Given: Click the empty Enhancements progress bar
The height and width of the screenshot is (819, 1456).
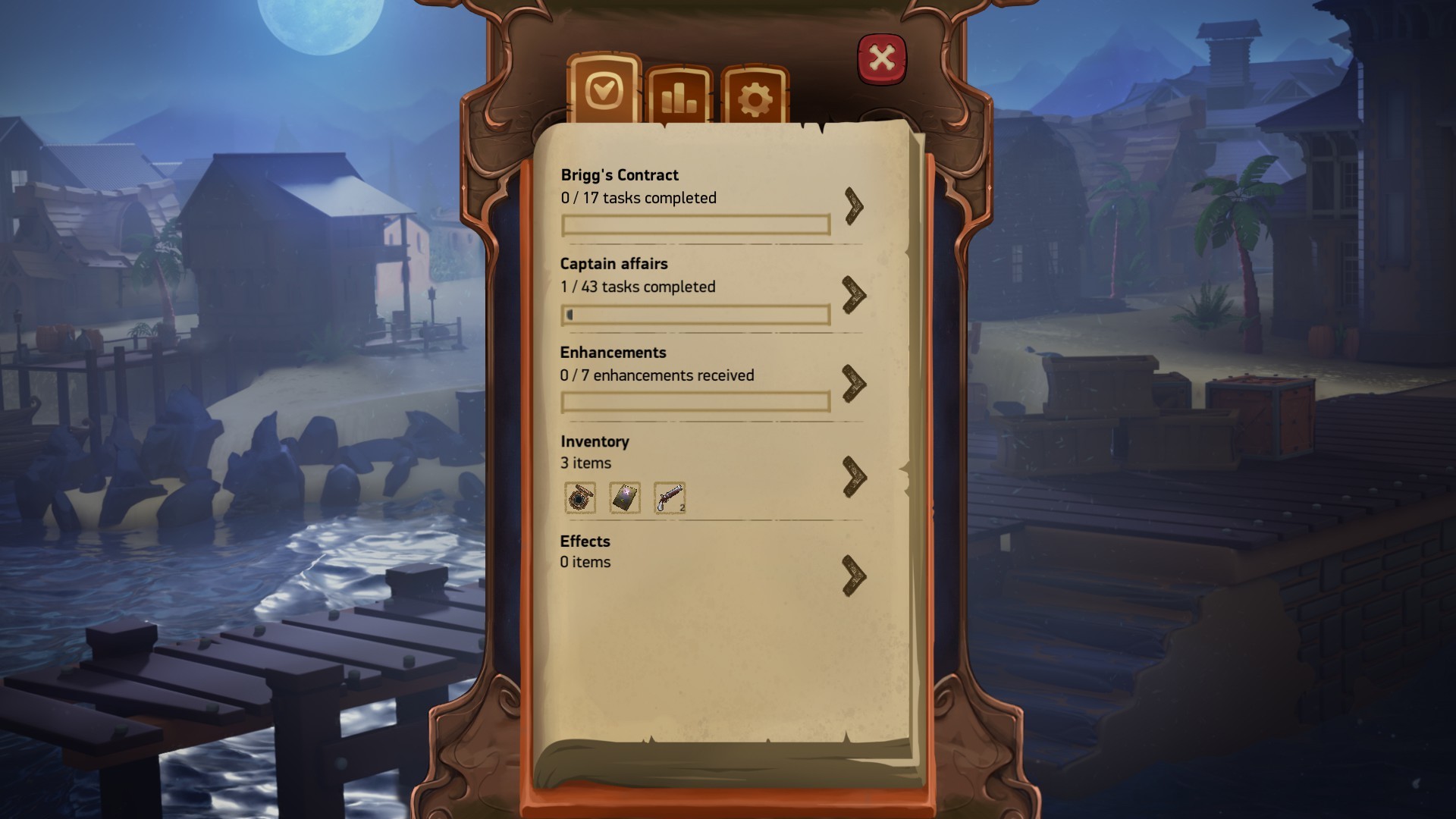Looking at the screenshot, I should [695, 403].
